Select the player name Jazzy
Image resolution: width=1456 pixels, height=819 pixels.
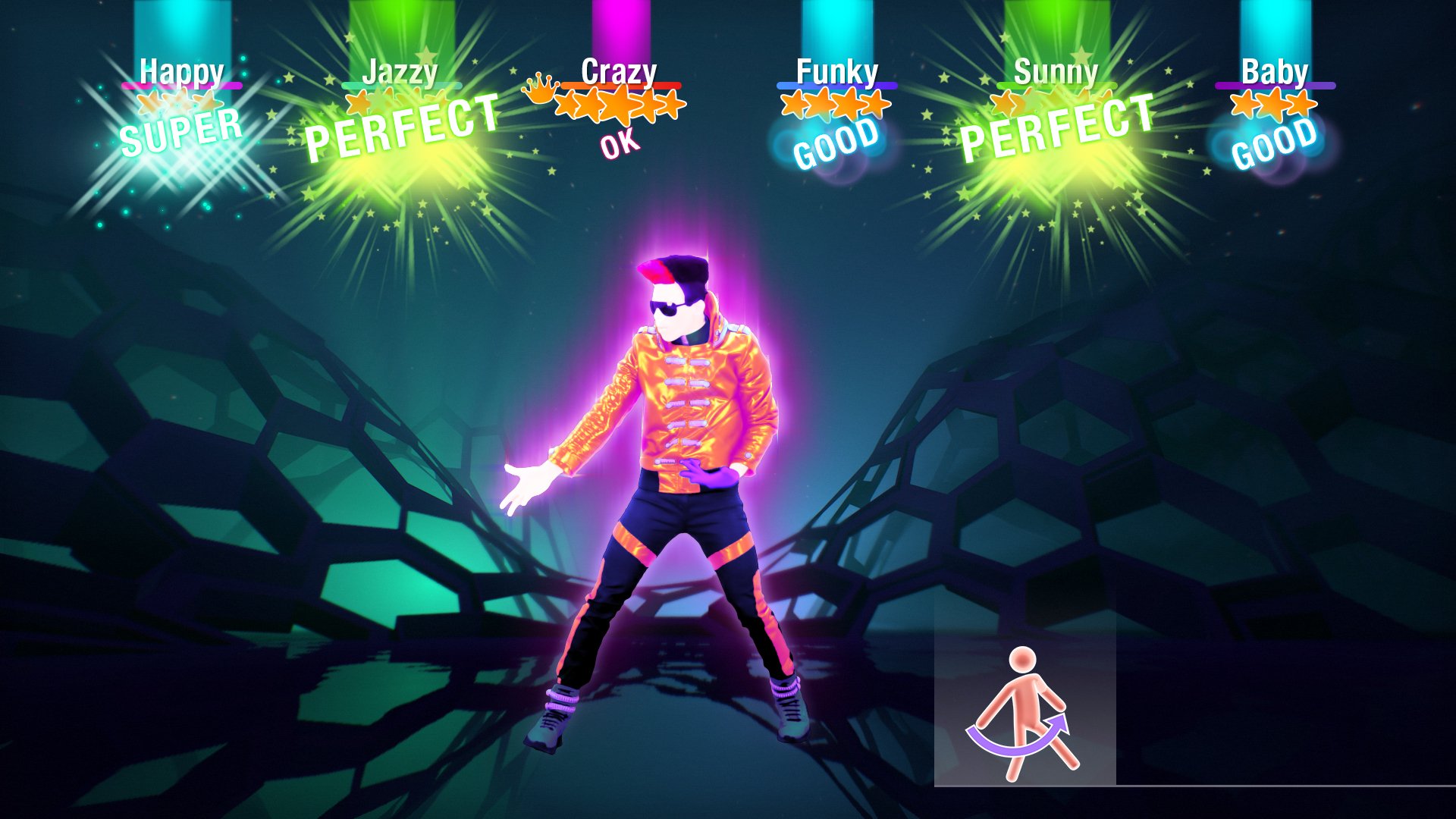tap(400, 74)
